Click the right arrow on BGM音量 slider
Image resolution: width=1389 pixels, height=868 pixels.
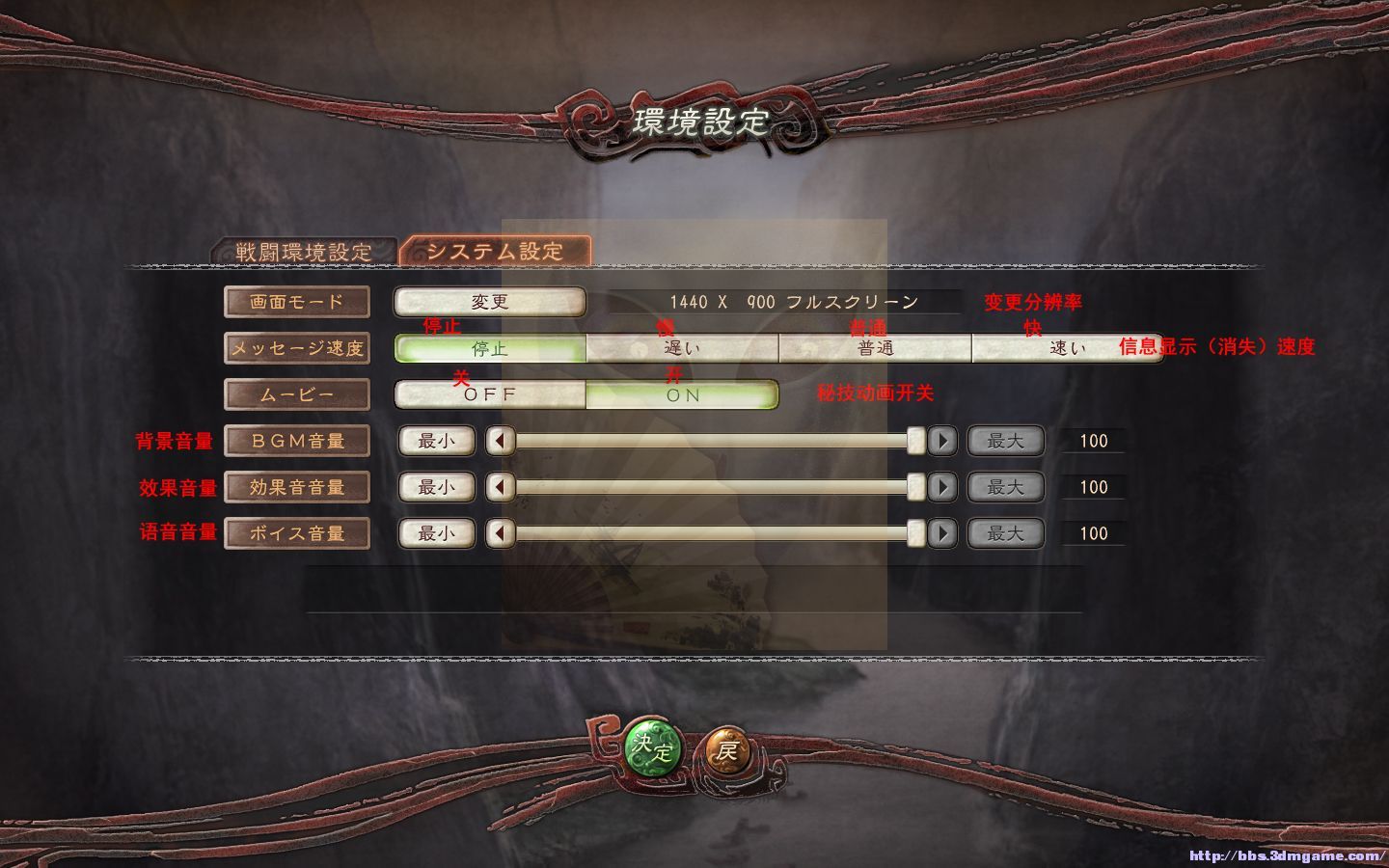pyautogui.click(x=943, y=441)
